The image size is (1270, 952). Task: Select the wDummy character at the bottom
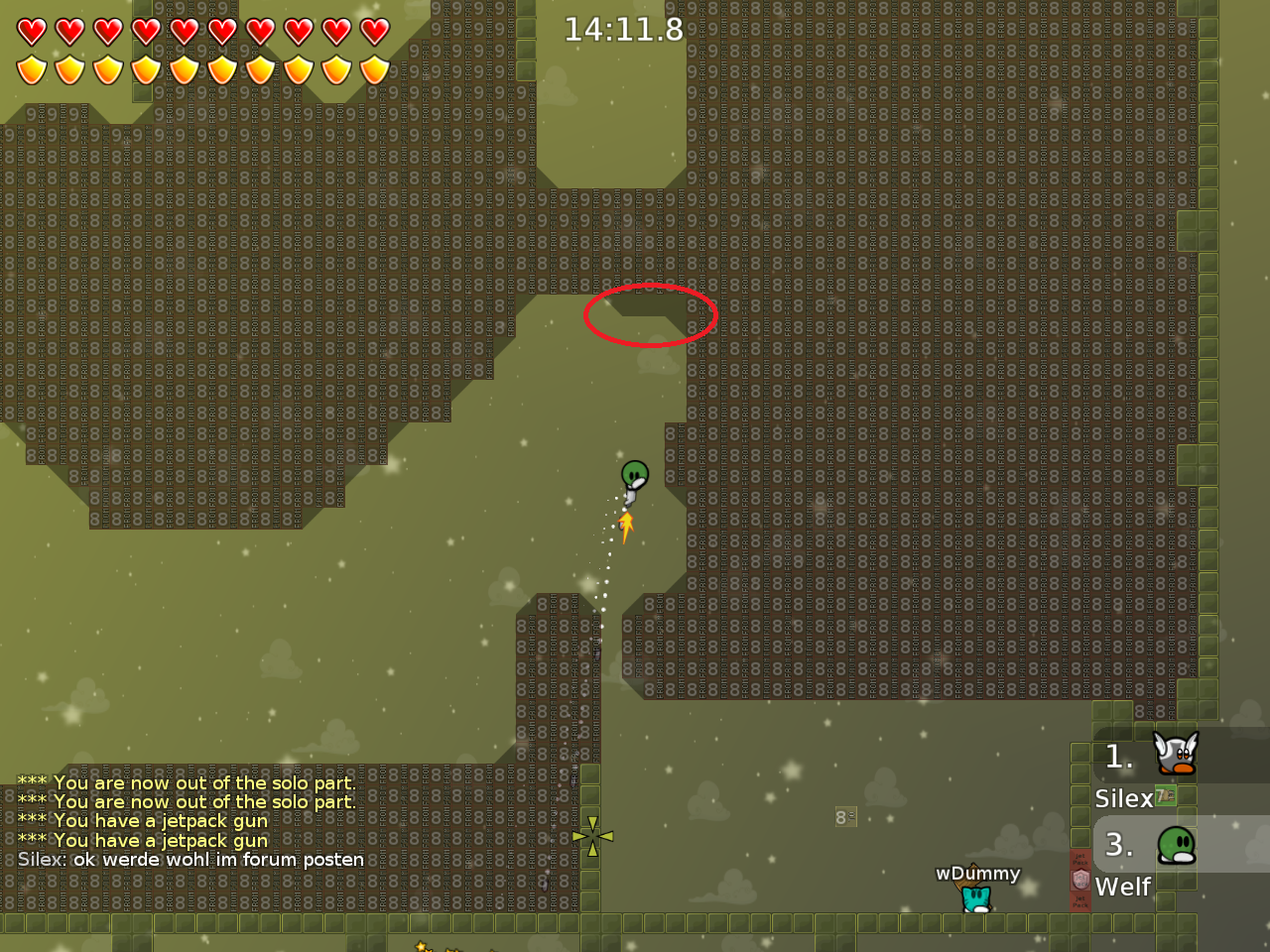click(x=975, y=897)
